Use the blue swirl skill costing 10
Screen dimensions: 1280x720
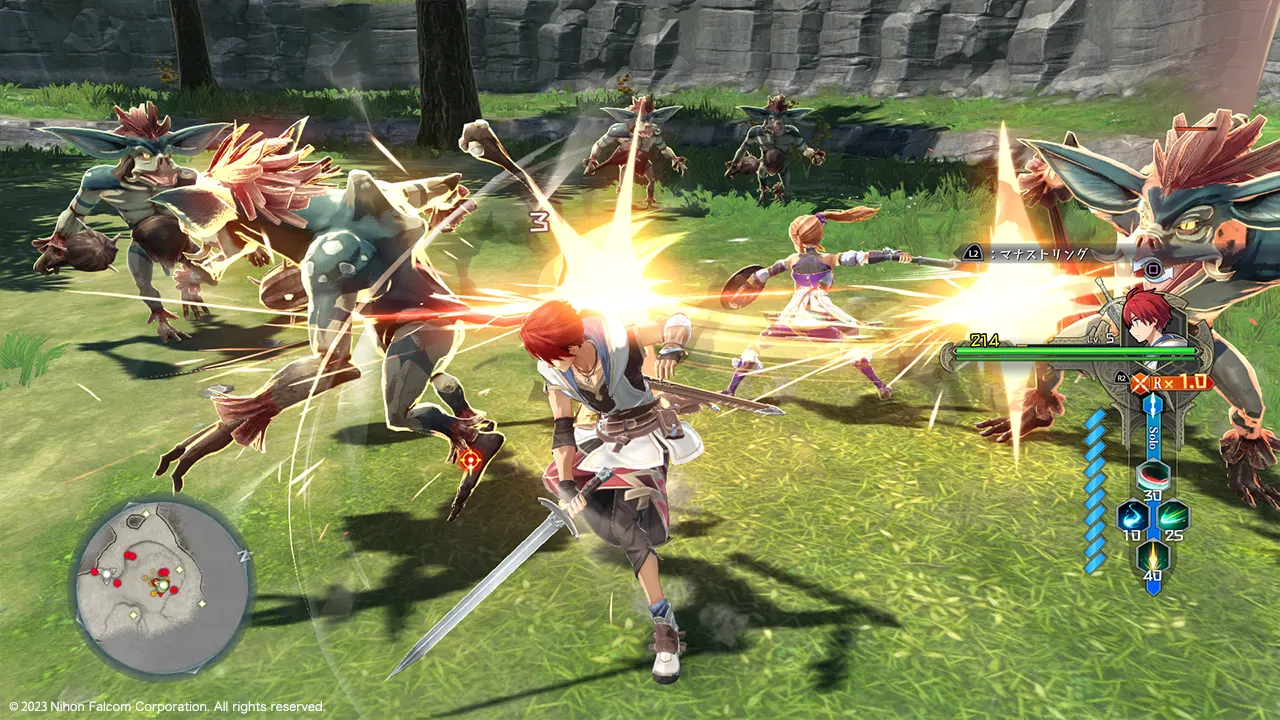(x=1133, y=516)
